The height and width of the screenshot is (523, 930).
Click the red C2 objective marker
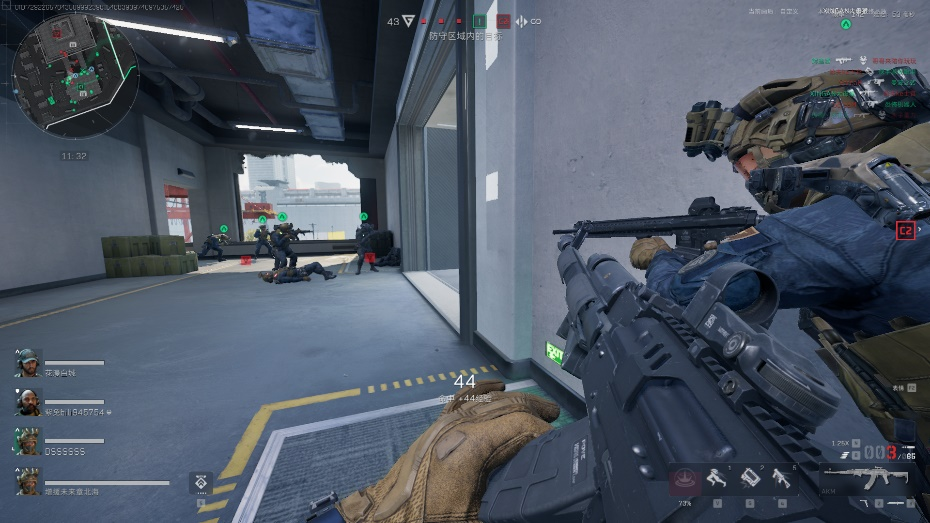pos(905,229)
